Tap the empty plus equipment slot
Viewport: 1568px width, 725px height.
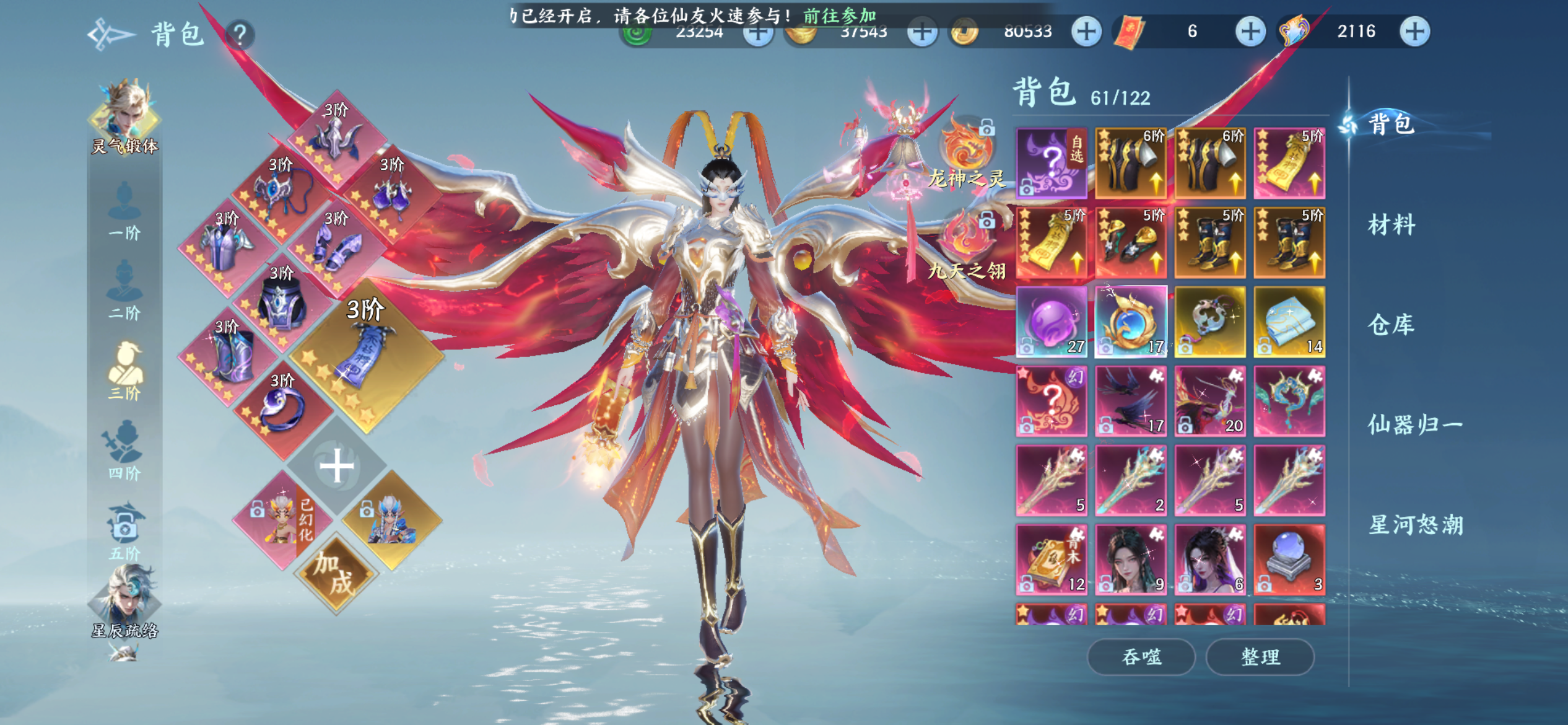pos(336,467)
